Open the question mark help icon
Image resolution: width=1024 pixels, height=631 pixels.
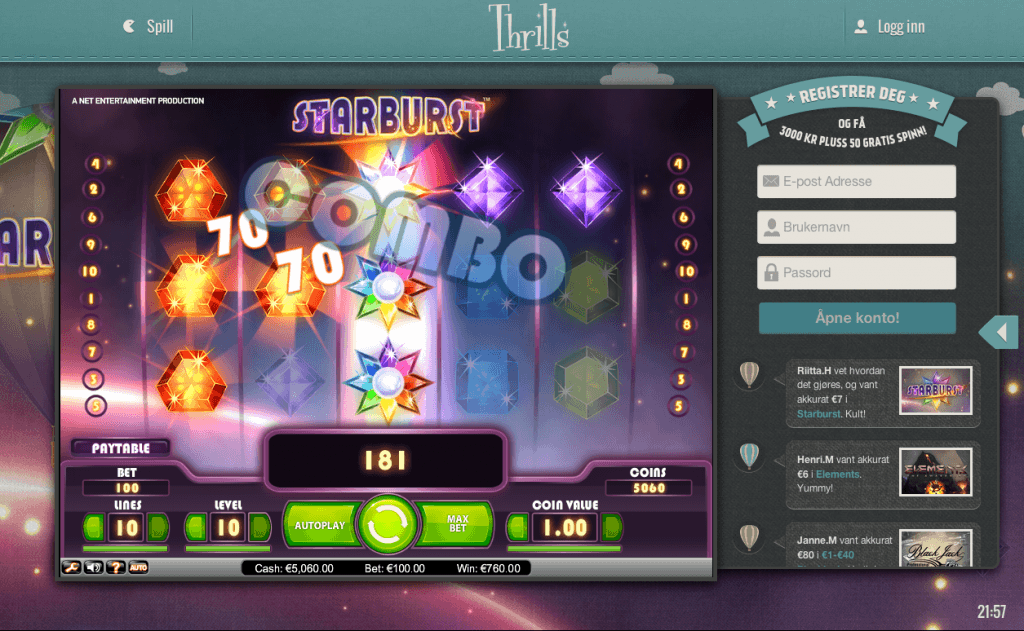[116, 568]
